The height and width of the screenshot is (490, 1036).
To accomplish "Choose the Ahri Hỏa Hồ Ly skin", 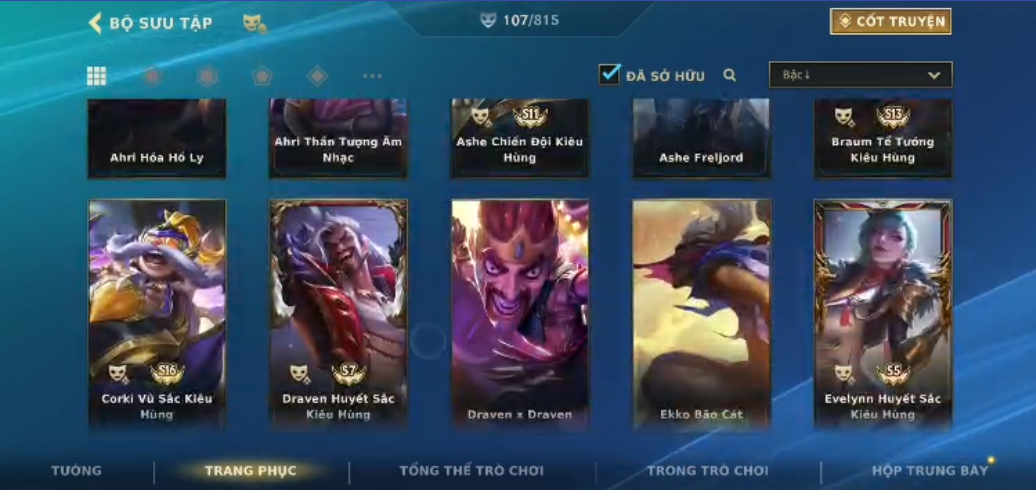I will coord(157,138).
